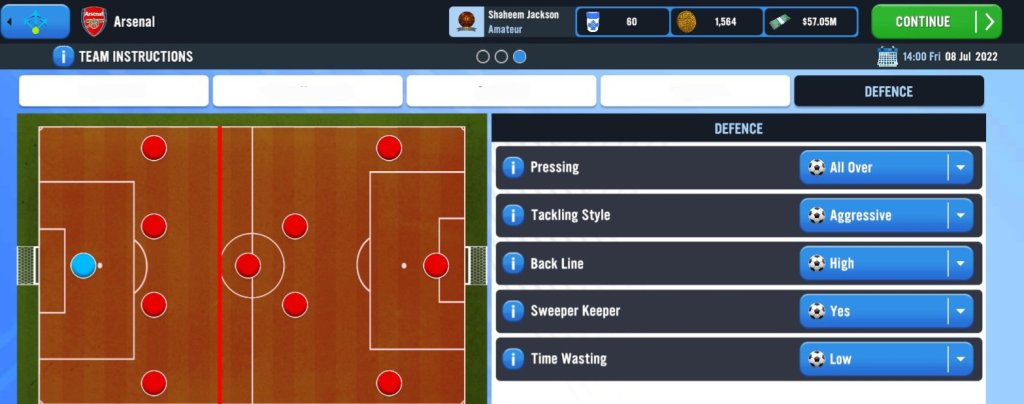Click the Arsenal club badge
The image size is (1024, 404).
click(x=92, y=21)
